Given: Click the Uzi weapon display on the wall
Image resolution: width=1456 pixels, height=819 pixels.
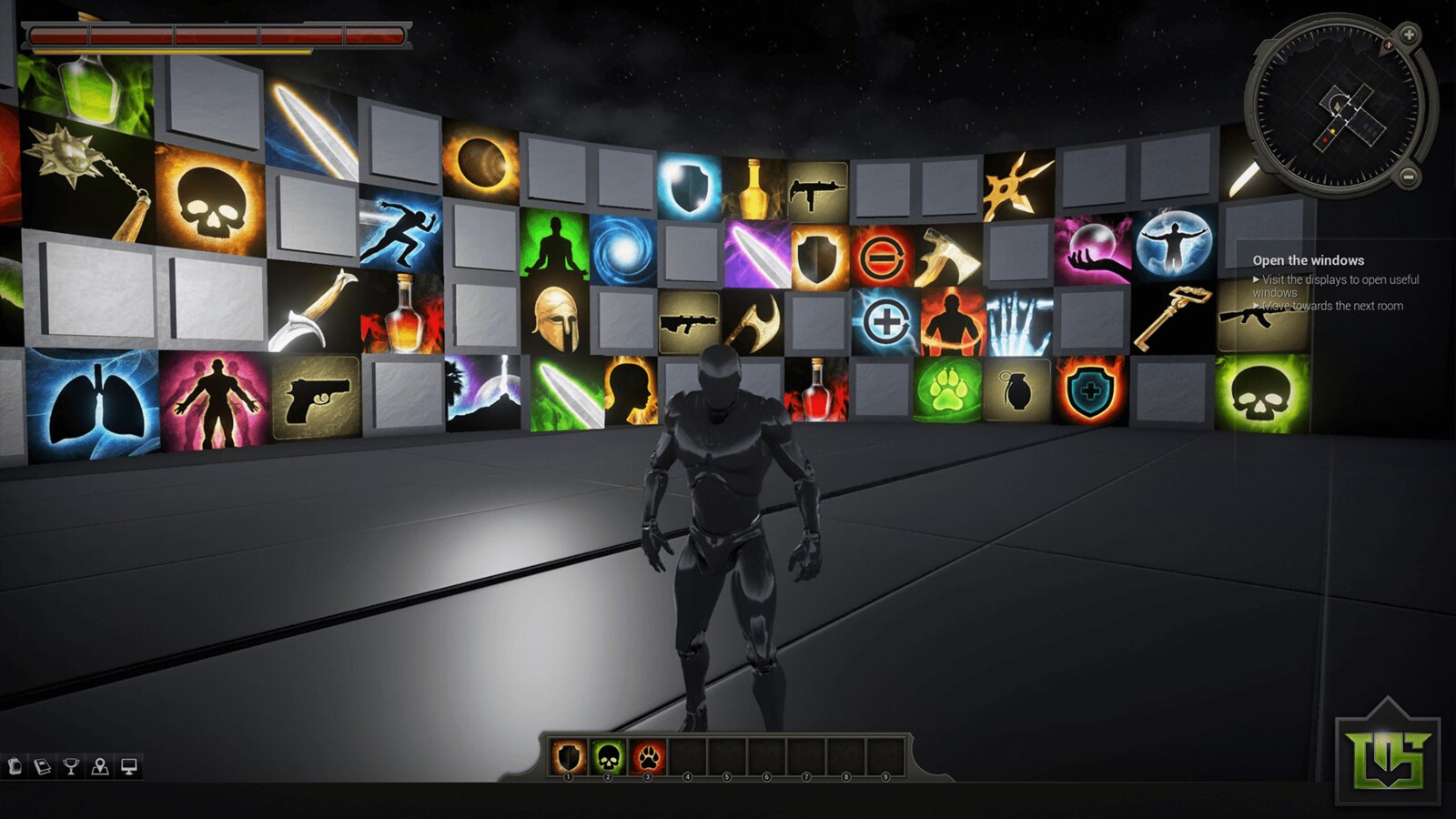Looking at the screenshot, I should pos(817,191).
